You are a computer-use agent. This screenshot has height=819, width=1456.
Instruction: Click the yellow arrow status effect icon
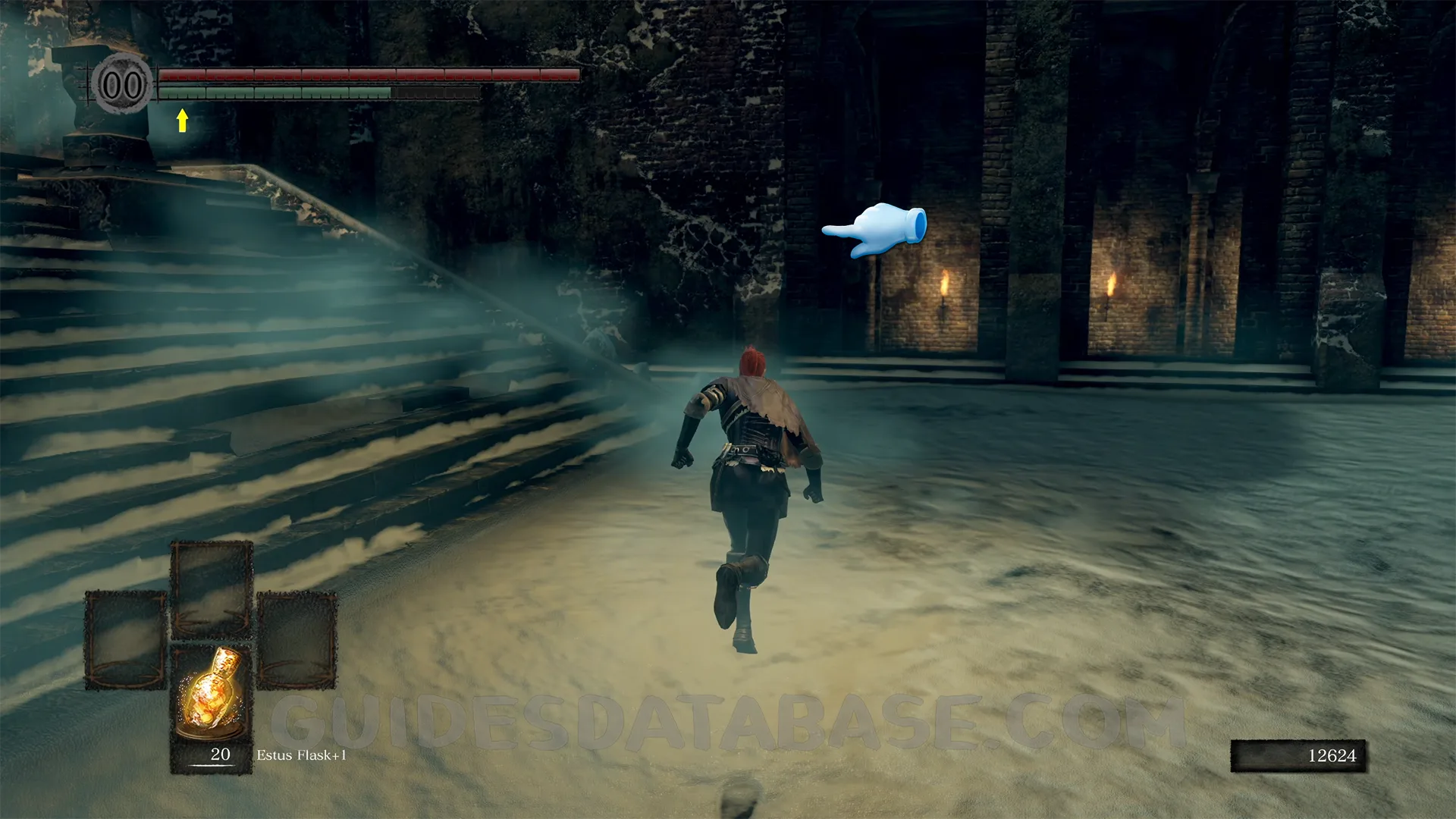(x=182, y=121)
